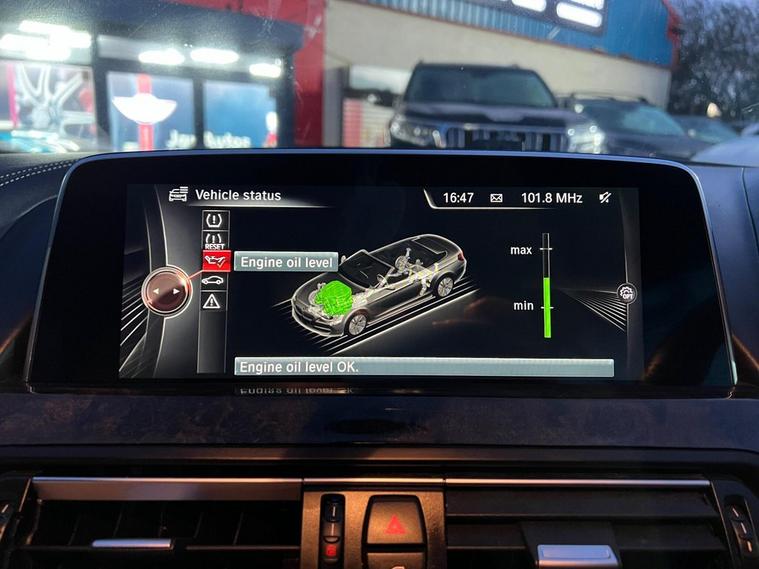Click the left-right arrow controller knob

click(166, 292)
